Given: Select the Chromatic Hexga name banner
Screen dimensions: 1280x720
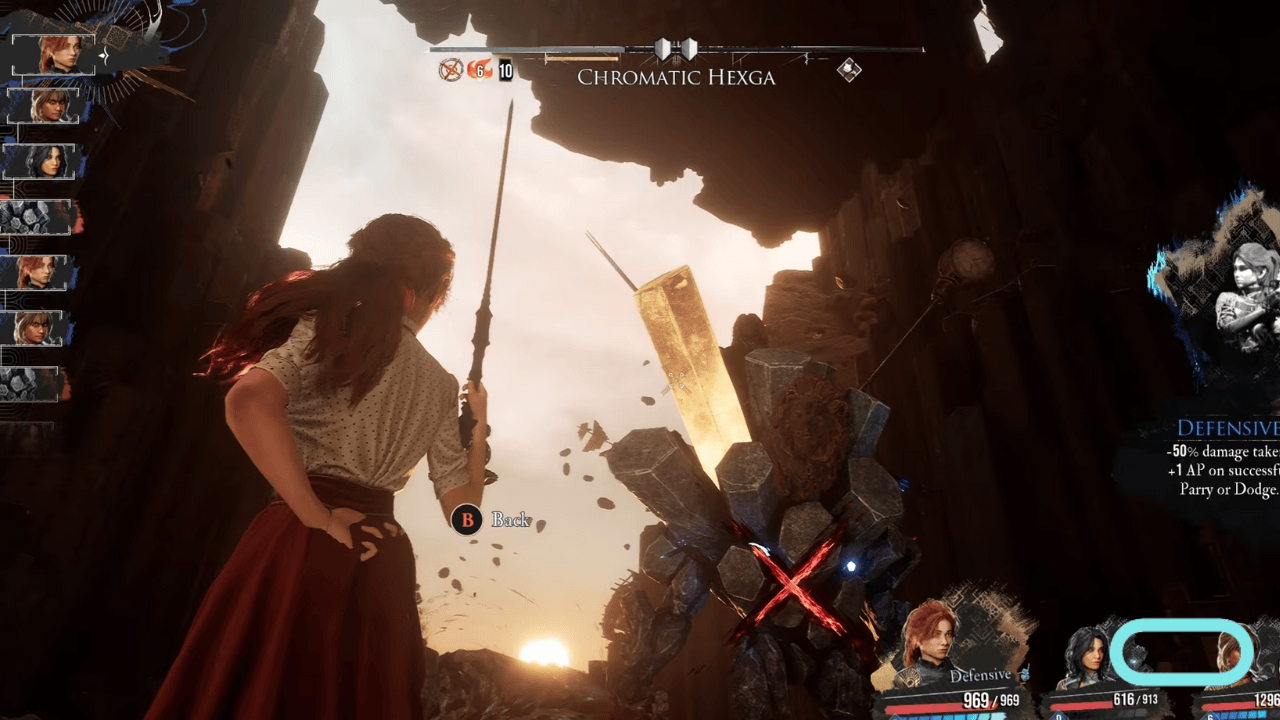Looking at the screenshot, I should (676, 78).
